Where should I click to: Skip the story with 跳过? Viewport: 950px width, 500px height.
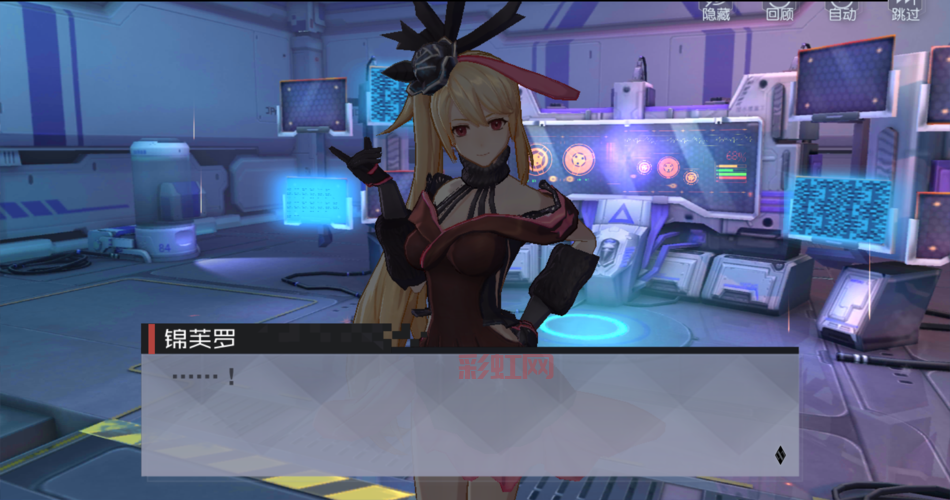(905, 10)
